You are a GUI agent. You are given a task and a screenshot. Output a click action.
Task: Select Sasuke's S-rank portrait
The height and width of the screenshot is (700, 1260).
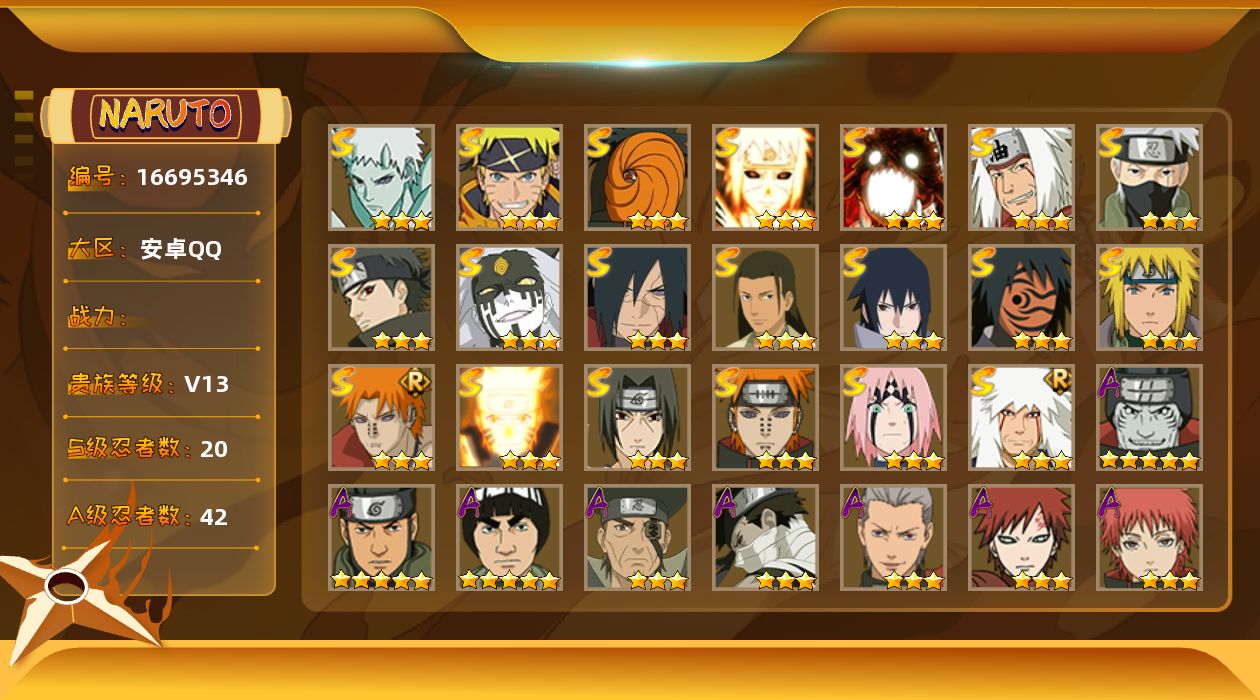point(893,297)
